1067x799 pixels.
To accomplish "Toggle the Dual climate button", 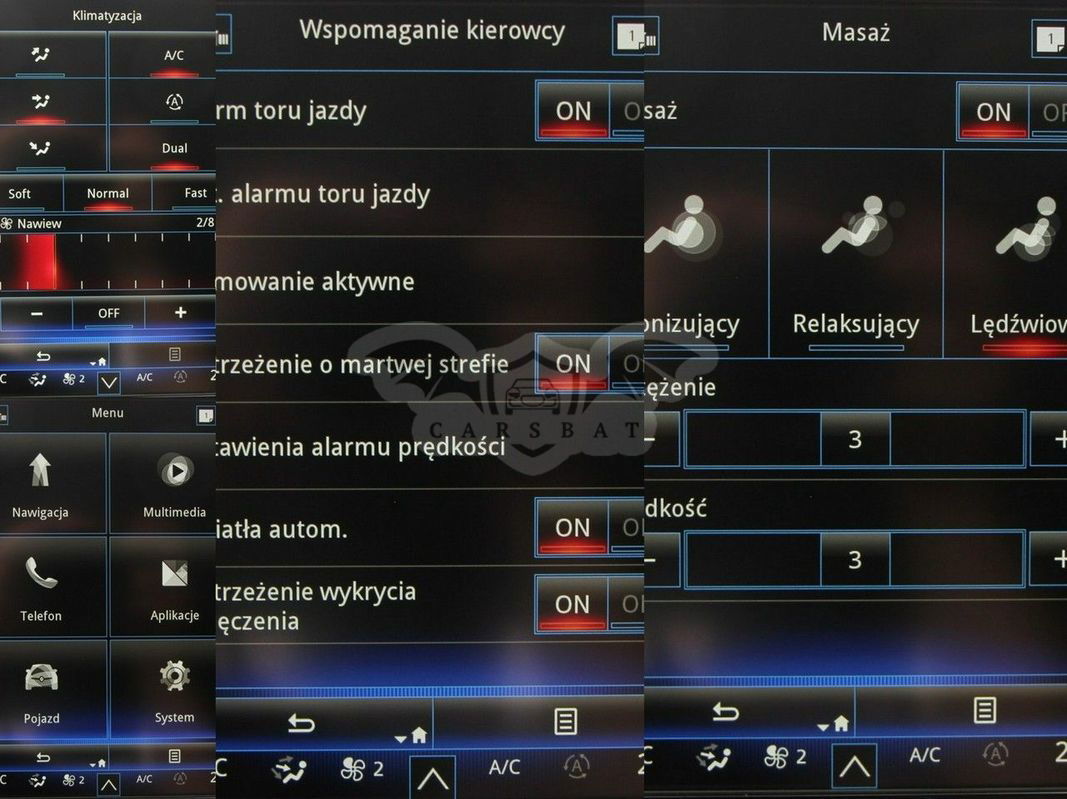I will click(x=174, y=149).
